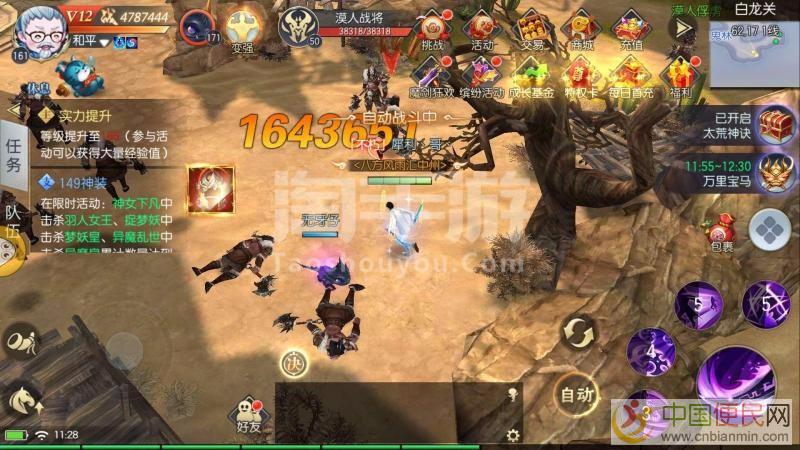Claim the 每日首充 daily first recharge

[631, 75]
